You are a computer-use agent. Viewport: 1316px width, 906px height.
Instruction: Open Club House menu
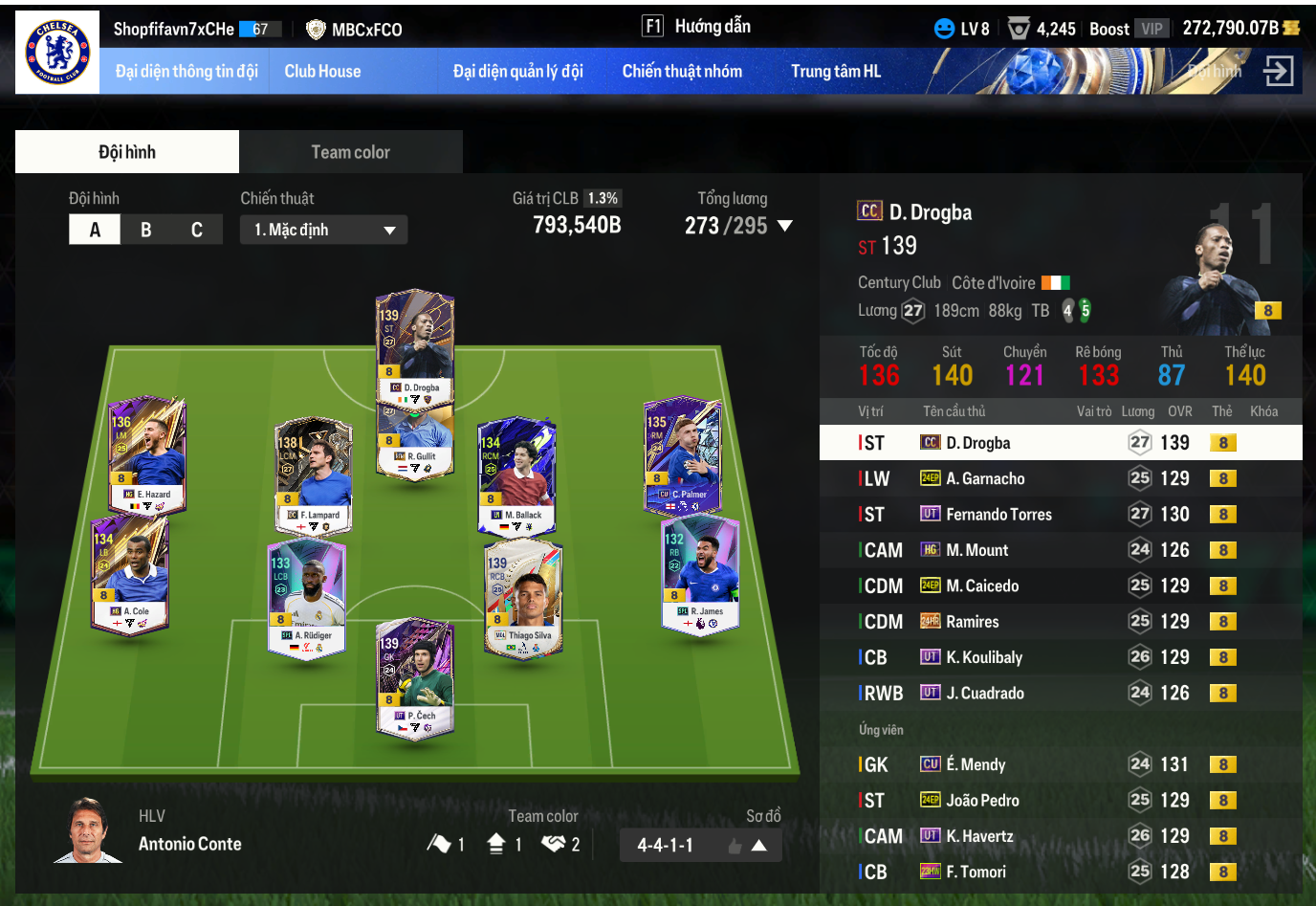tap(322, 71)
